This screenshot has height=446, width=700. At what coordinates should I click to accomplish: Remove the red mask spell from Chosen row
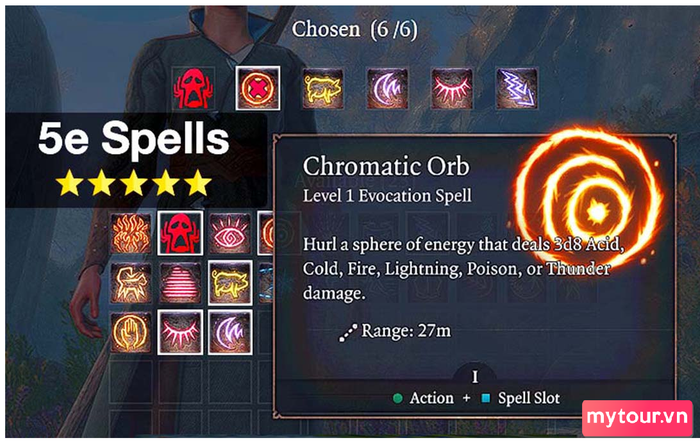tap(193, 88)
